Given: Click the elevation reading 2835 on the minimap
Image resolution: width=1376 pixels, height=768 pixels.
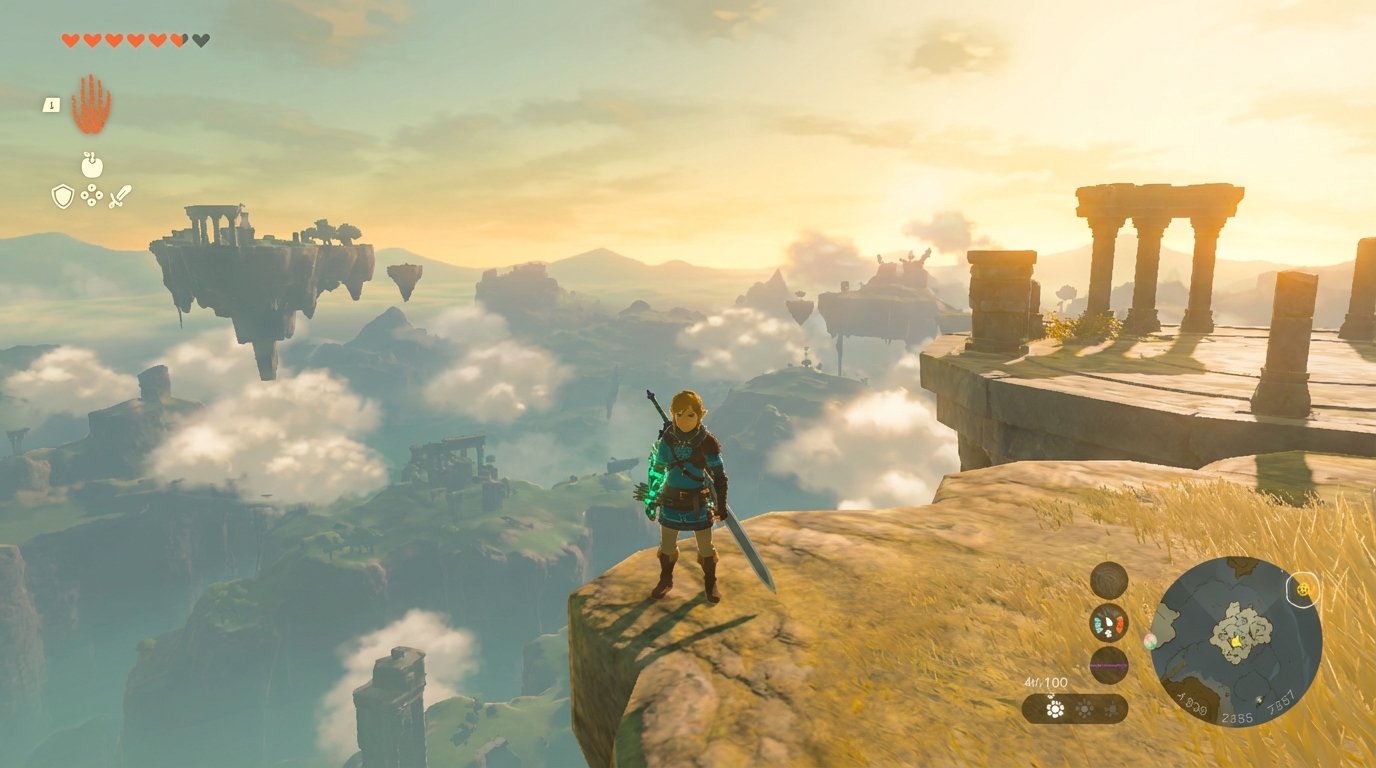Looking at the screenshot, I should click(1238, 717).
